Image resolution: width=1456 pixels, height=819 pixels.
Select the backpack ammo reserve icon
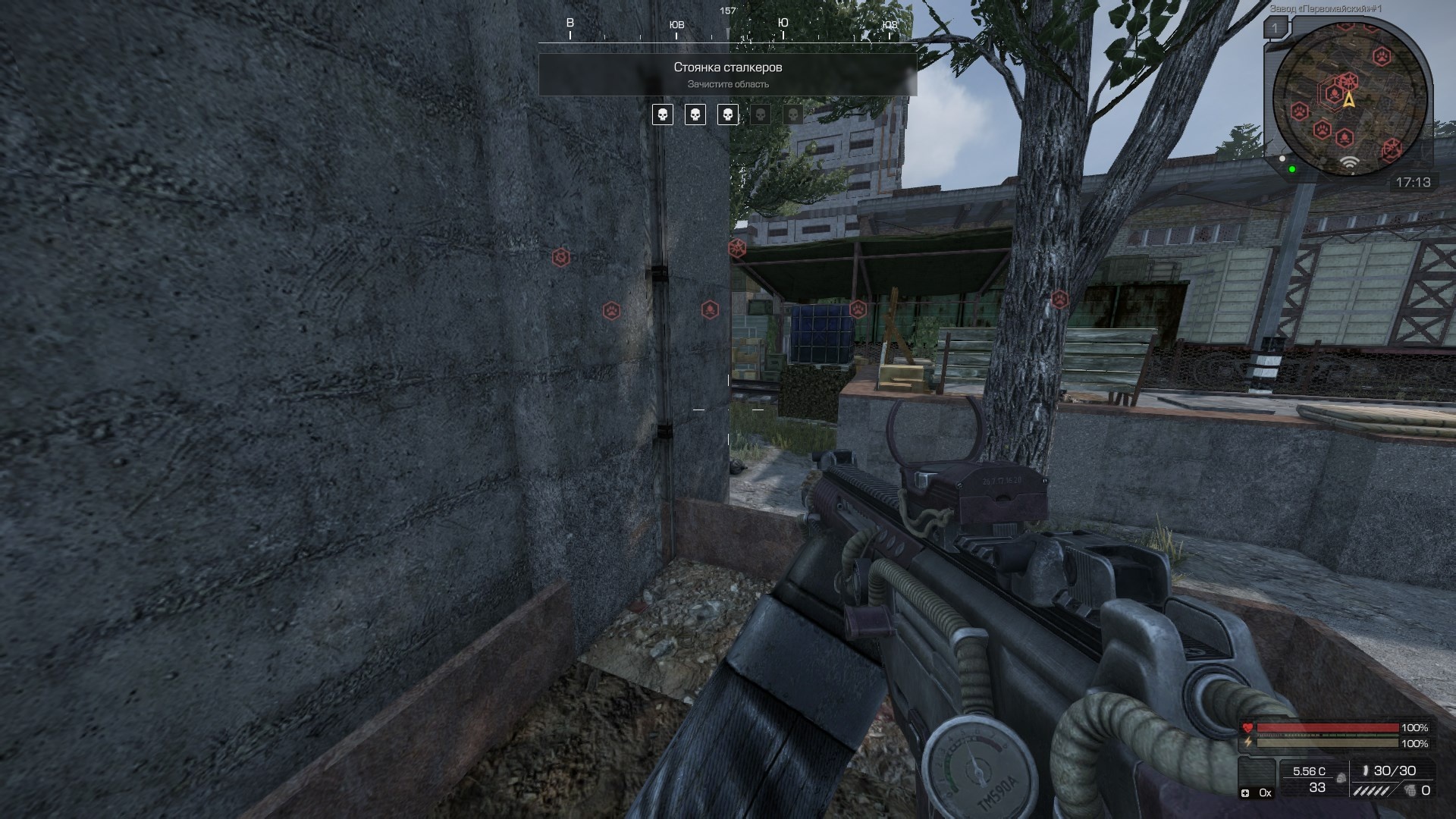pos(1341,777)
